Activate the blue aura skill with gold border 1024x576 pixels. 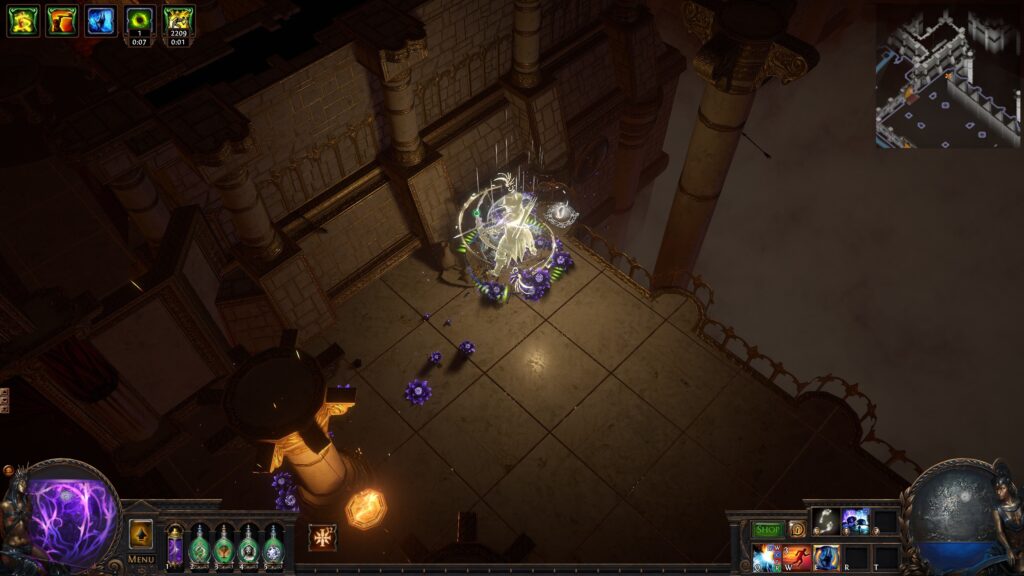[826, 557]
